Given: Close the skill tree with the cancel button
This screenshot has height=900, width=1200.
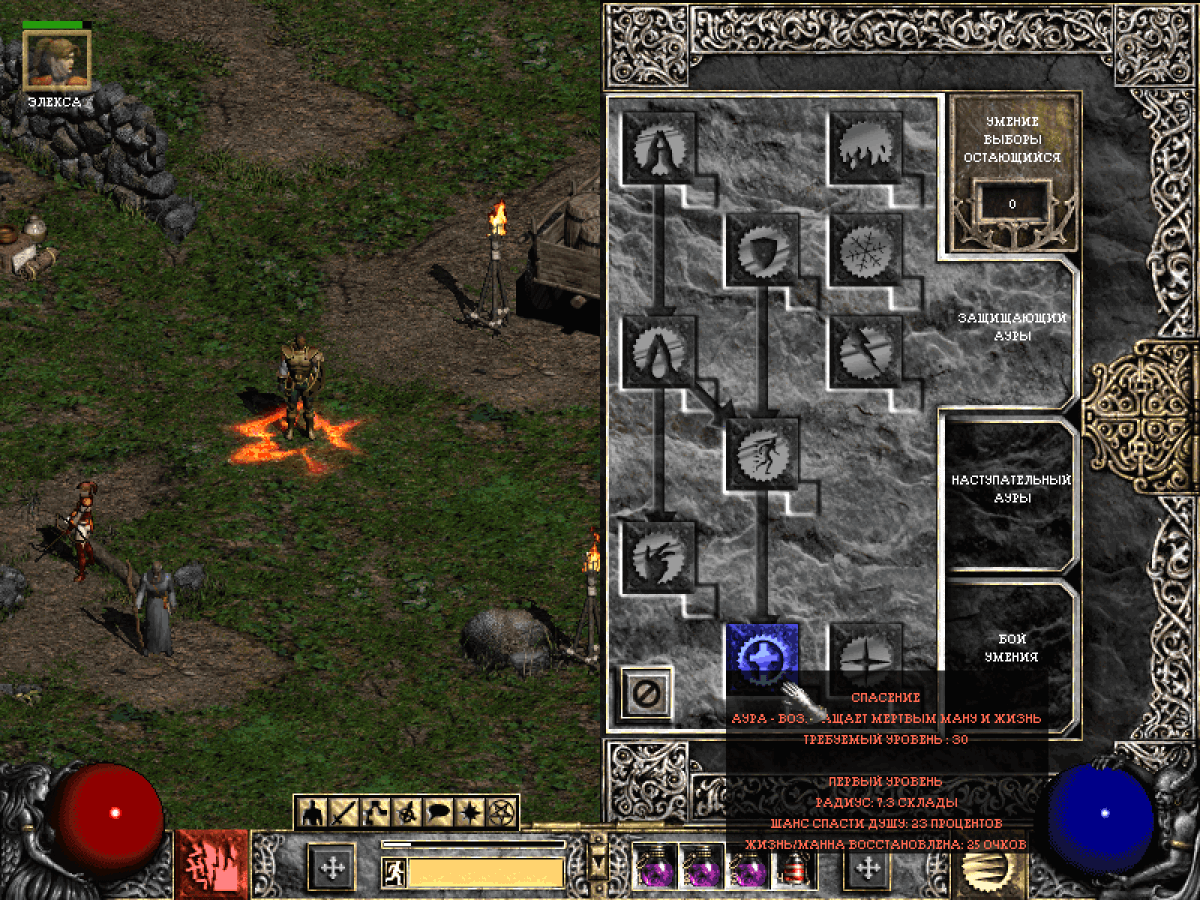Looking at the screenshot, I should point(646,691).
